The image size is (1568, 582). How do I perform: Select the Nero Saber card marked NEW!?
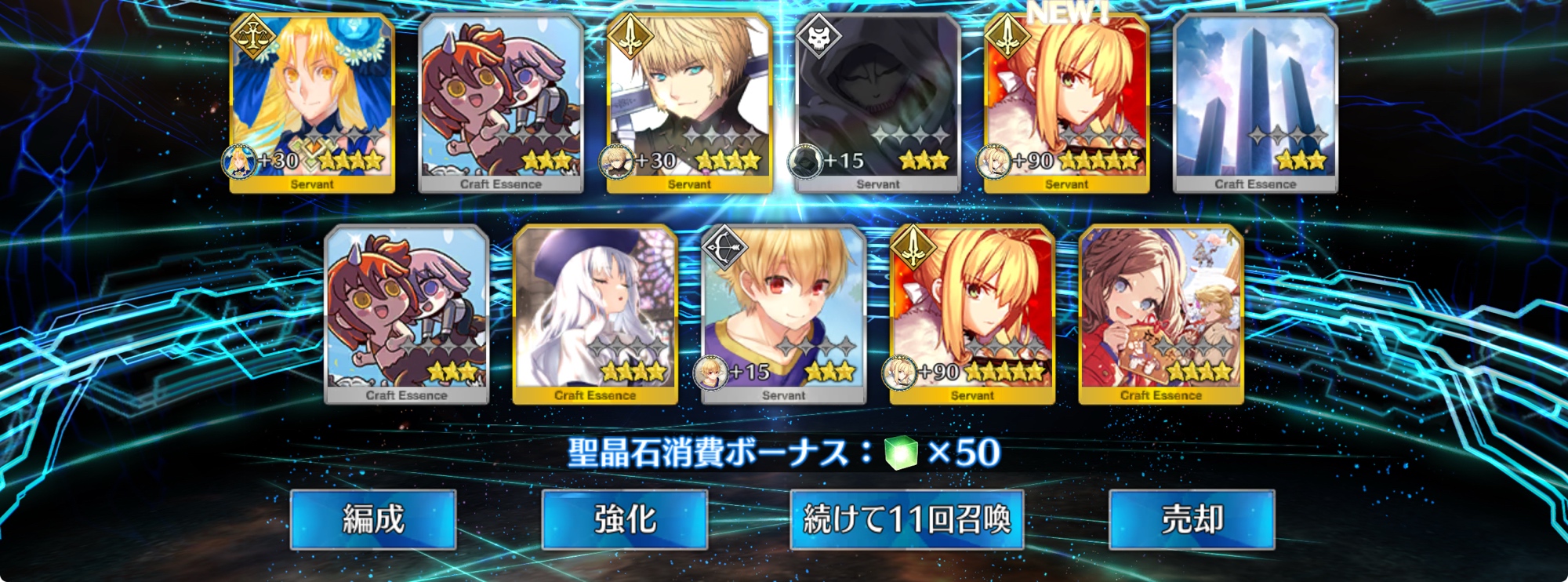click(1067, 104)
